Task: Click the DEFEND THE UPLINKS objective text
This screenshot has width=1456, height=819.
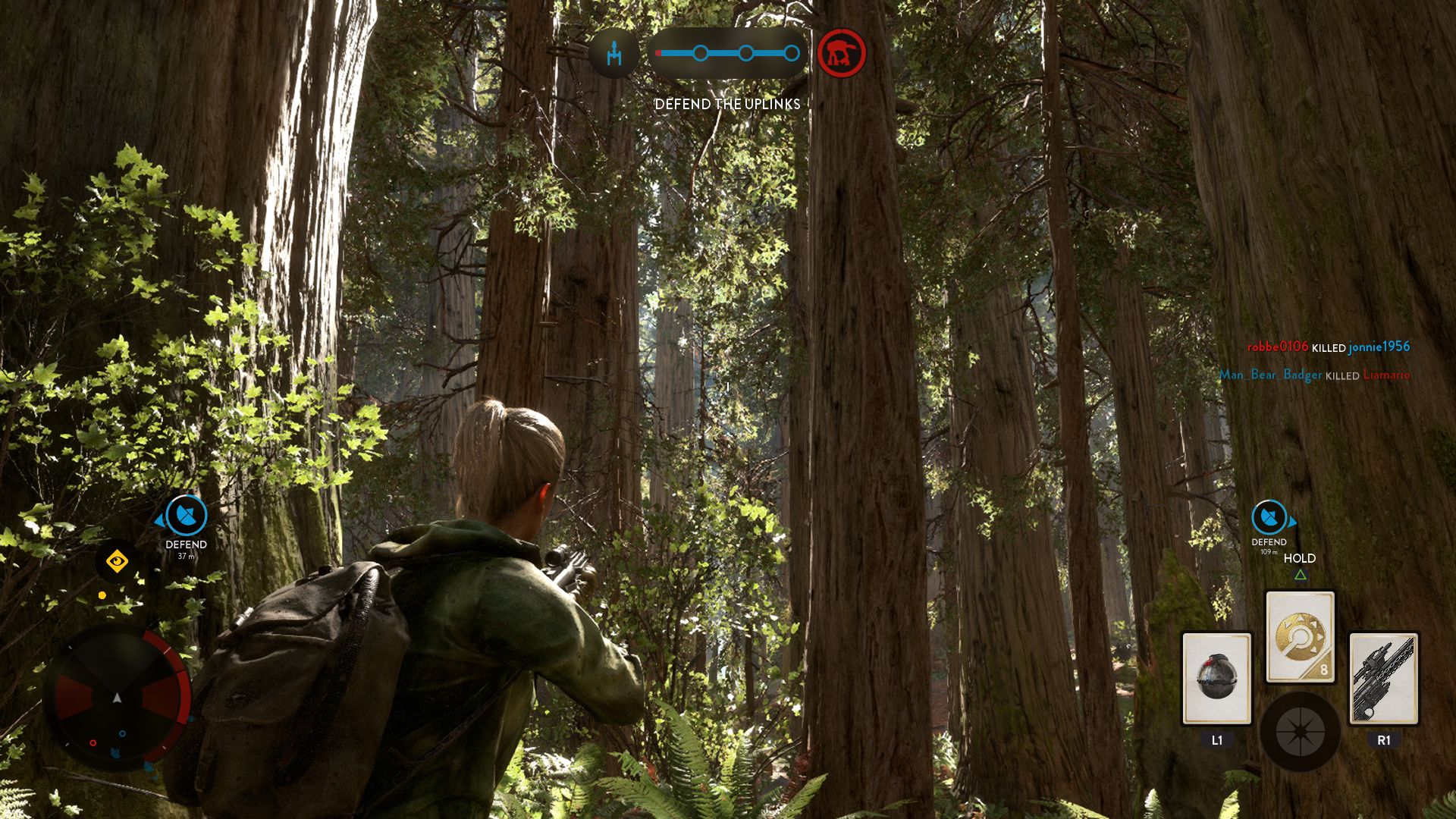Action: click(x=726, y=104)
